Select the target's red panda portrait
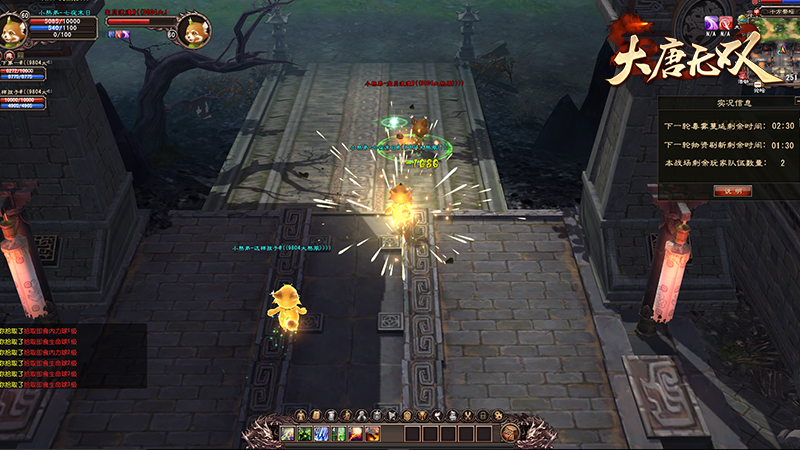The image size is (800, 450). 193,27
